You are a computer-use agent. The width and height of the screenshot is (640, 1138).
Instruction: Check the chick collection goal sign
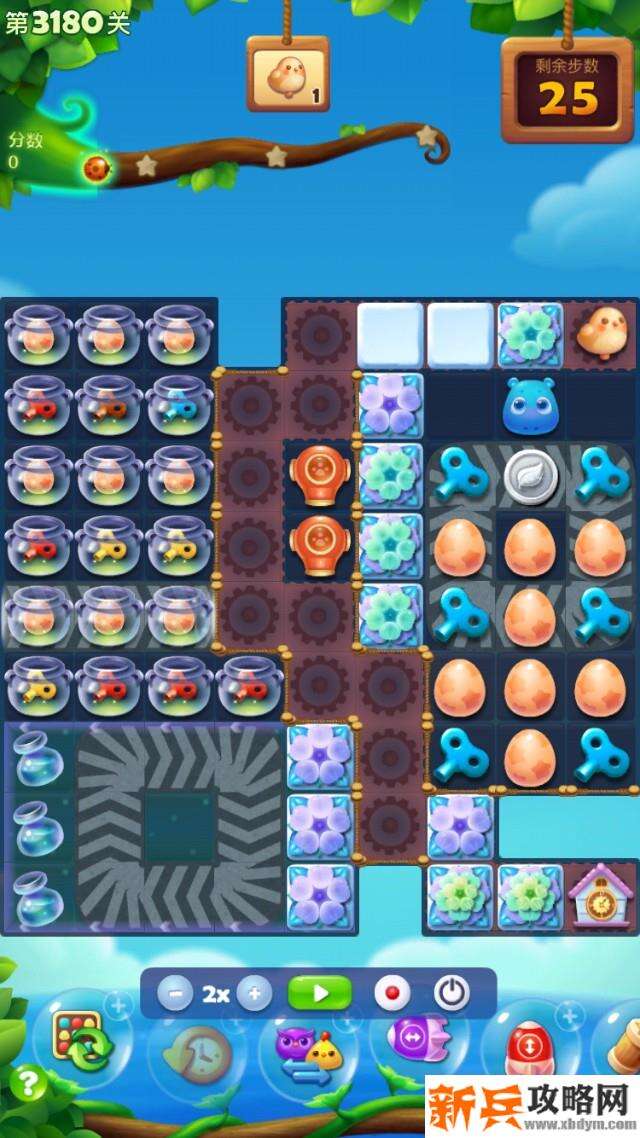click(x=288, y=76)
